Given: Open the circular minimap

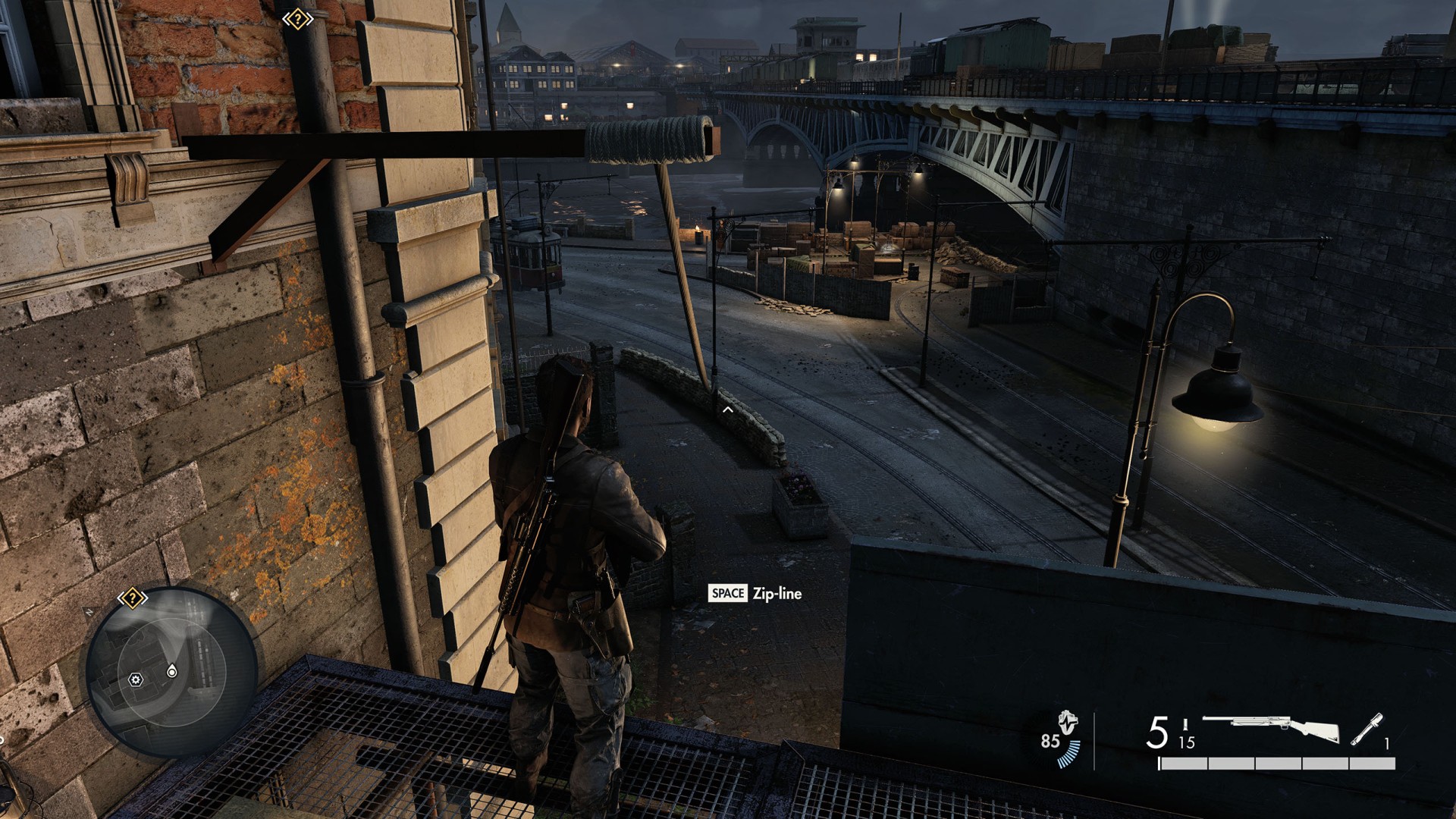Looking at the screenshot, I should [x=172, y=673].
